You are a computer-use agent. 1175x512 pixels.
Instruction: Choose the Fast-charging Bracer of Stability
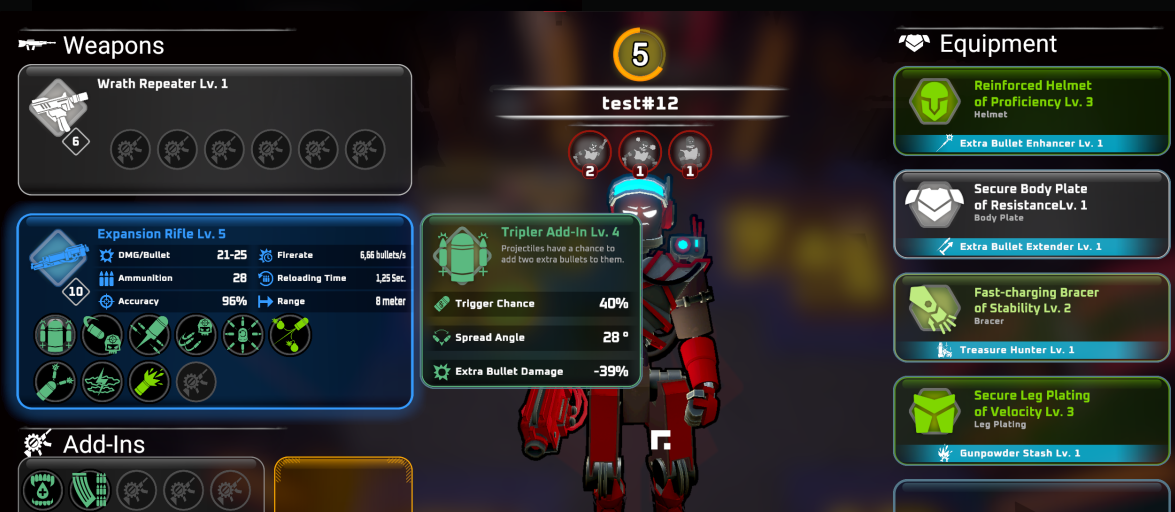[1031, 317]
